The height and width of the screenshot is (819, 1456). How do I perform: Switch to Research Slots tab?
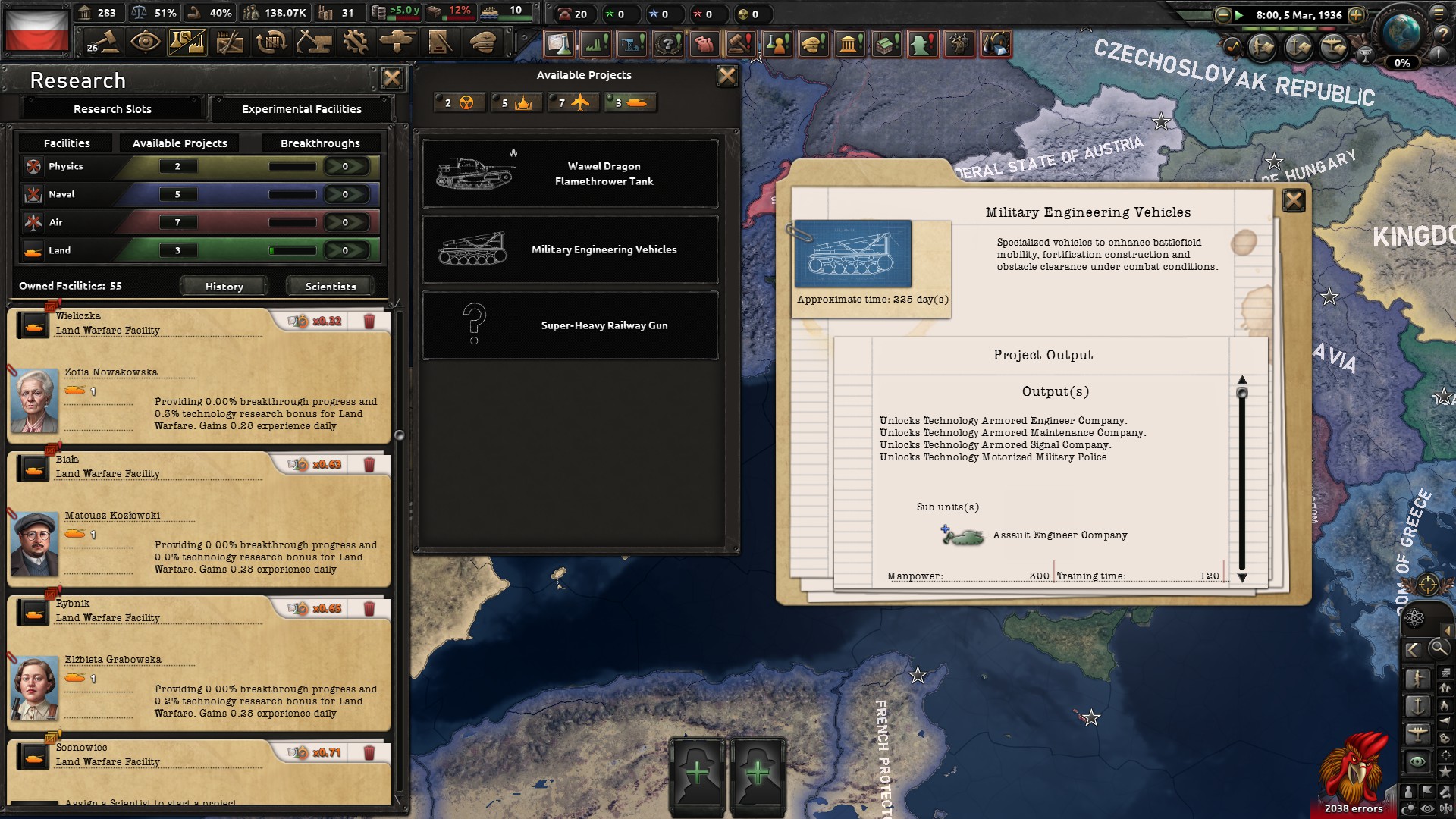click(x=112, y=109)
